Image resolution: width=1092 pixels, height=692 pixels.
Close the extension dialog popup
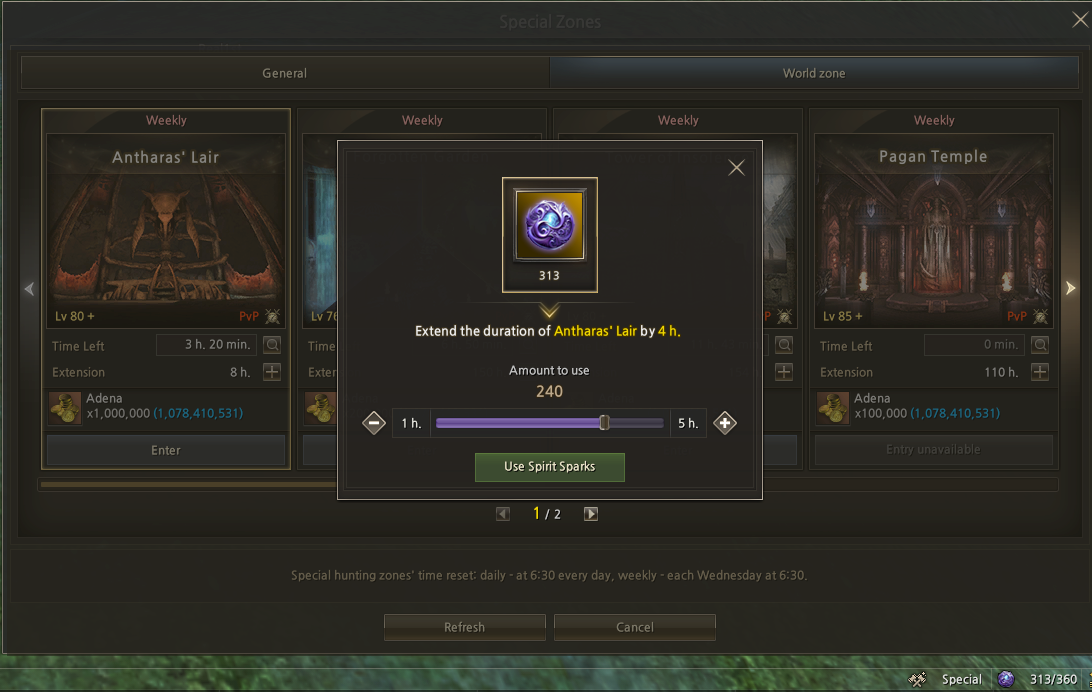(736, 168)
